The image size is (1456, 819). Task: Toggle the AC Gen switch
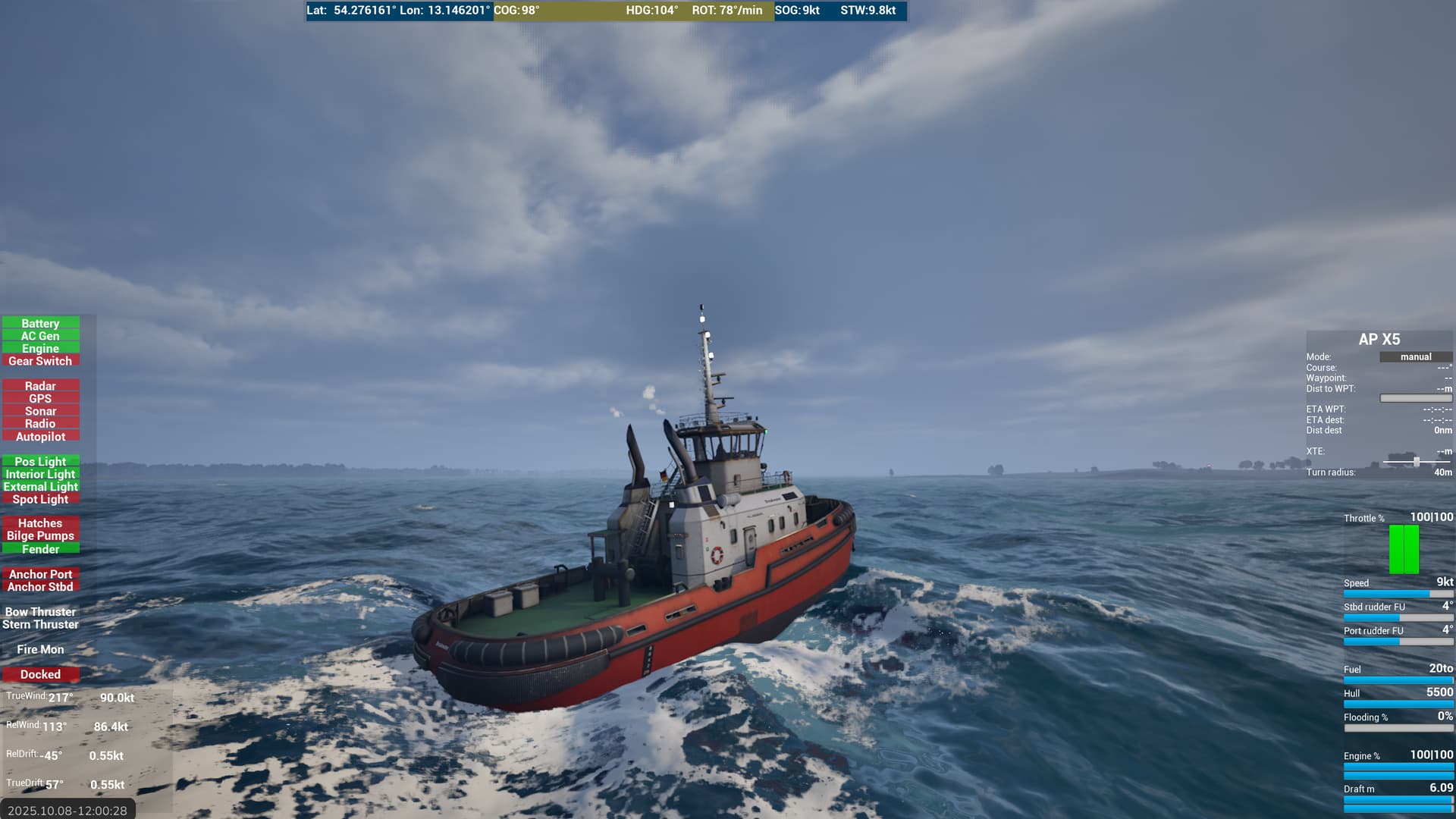point(40,336)
